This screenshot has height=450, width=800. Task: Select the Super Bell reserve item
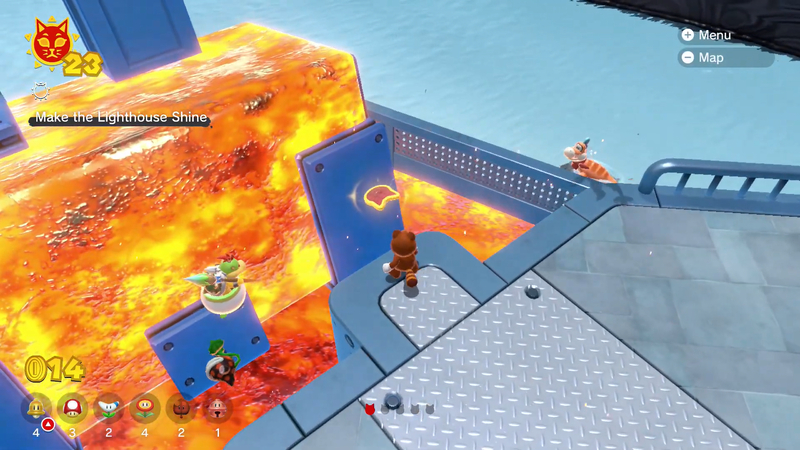37,408
